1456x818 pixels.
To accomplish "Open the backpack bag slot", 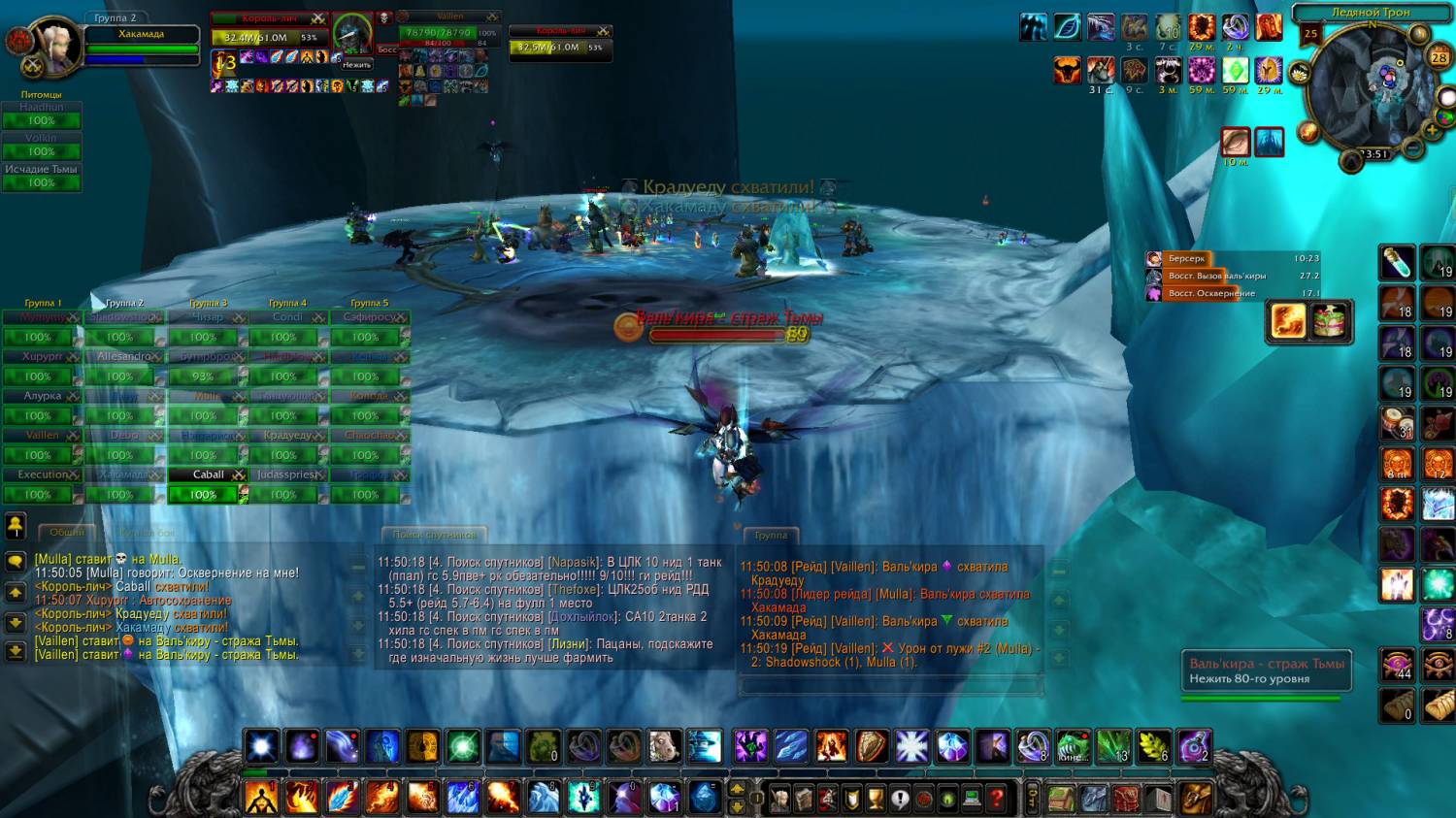I will click(x=1196, y=798).
